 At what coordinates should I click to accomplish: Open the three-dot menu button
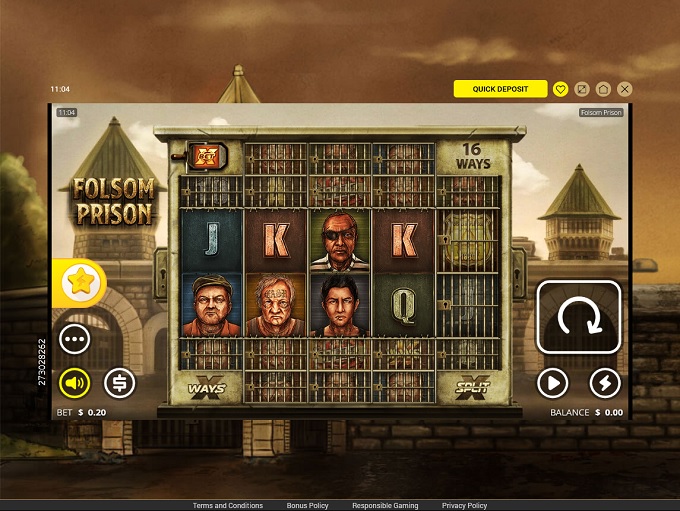(x=74, y=338)
